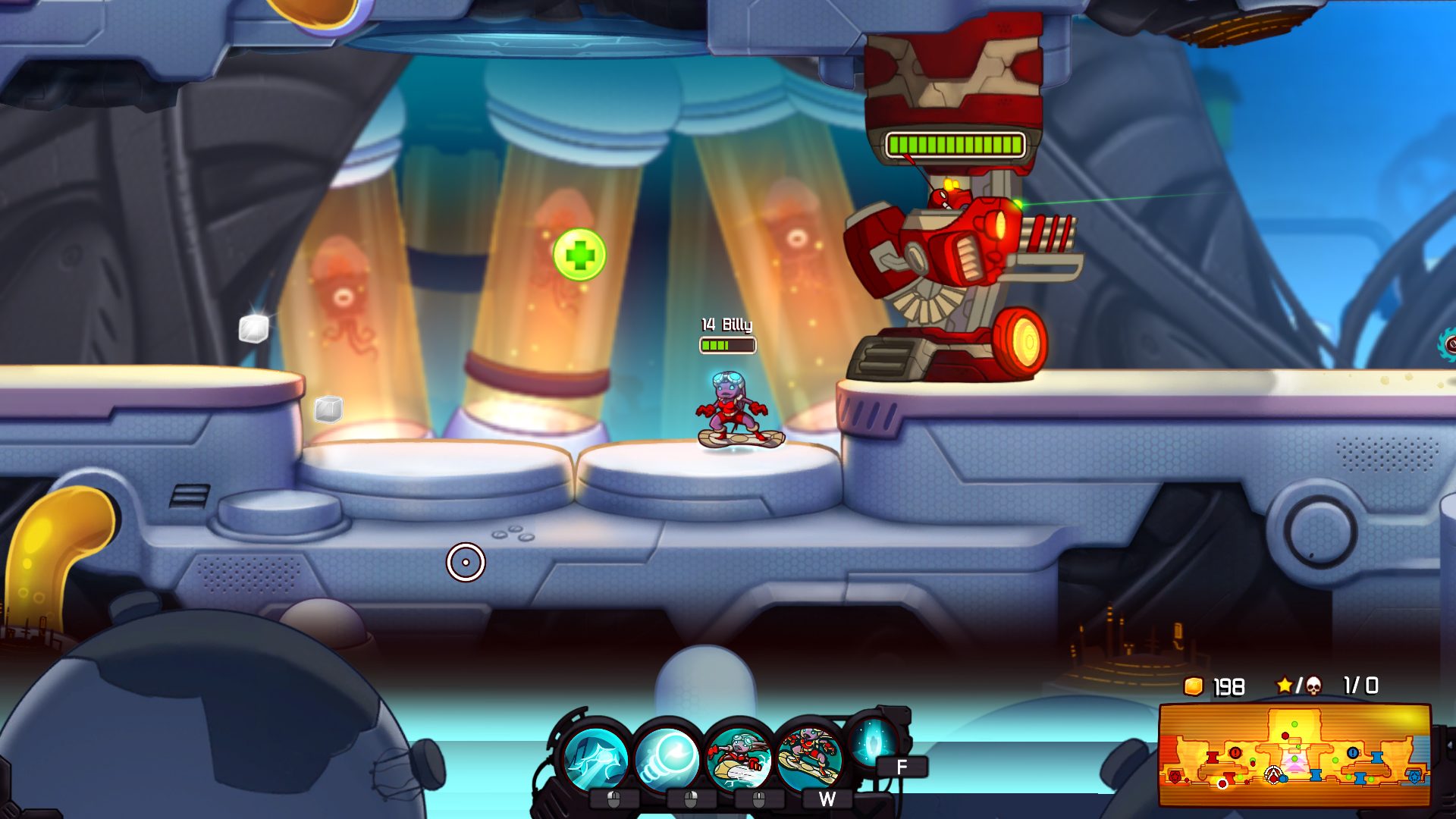This screenshot has width=1456, height=819.
Task: Activate the blue teleport crystal ability
Action: click(872, 742)
